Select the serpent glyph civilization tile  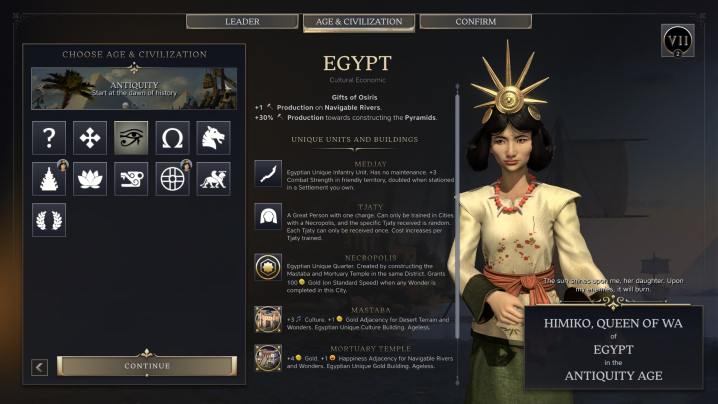[132, 178]
